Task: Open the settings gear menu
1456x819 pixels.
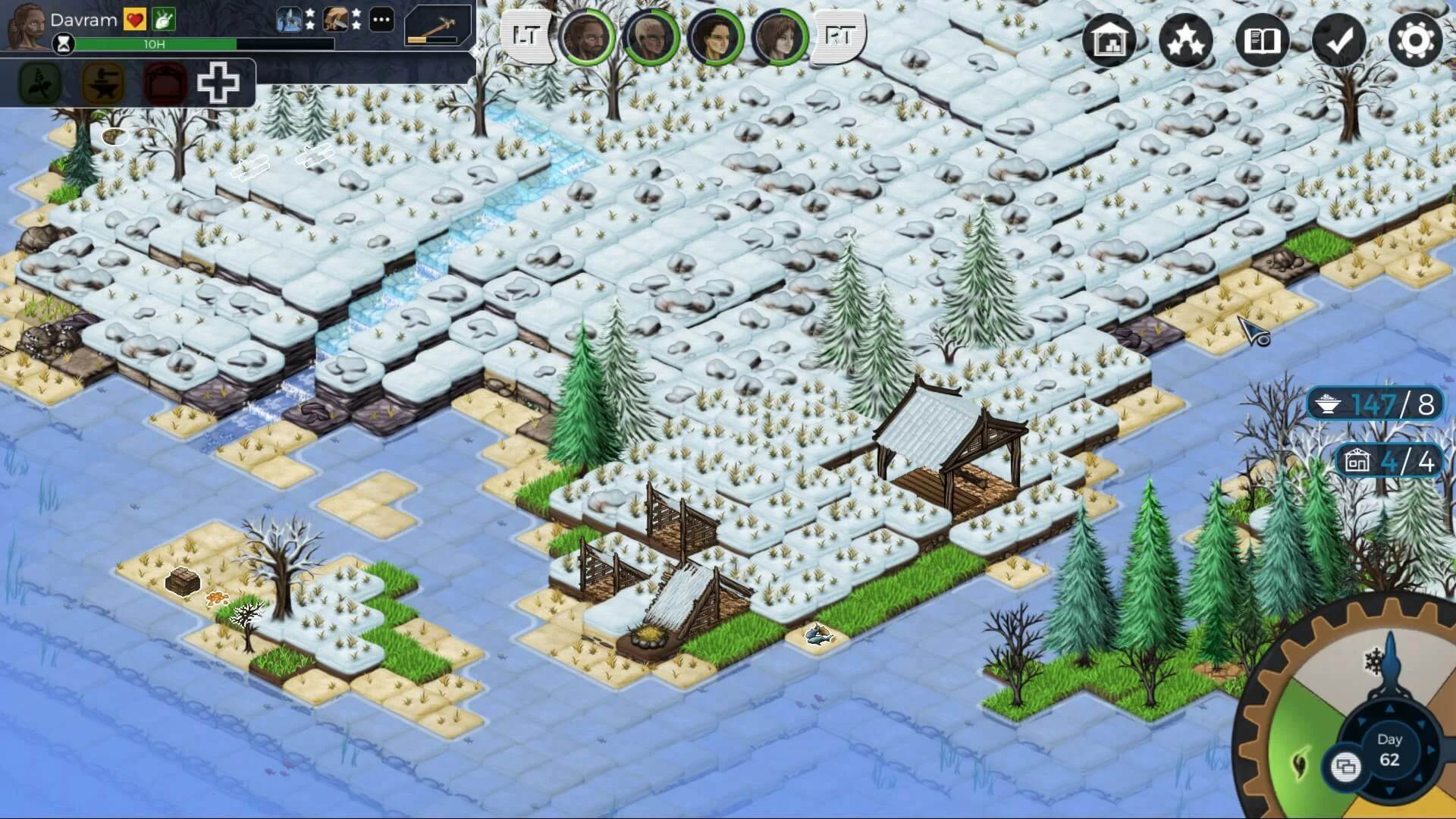Action: tap(1415, 40)
